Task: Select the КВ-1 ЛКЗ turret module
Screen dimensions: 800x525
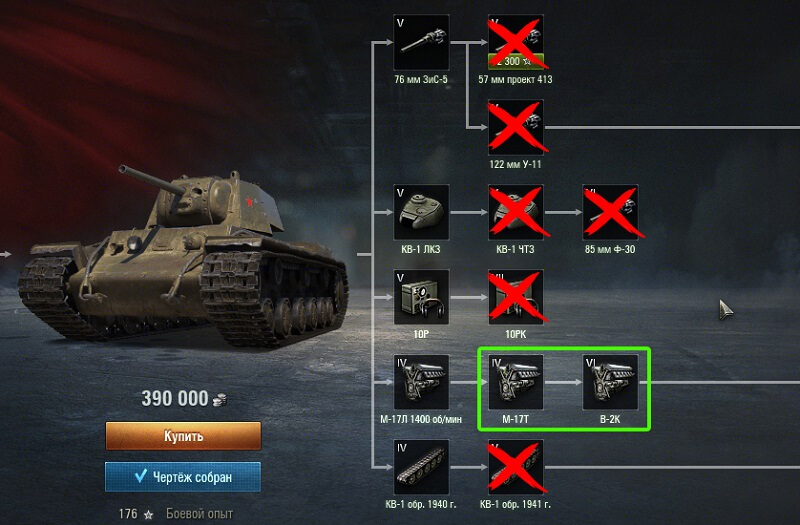Action: click(421, 211)
